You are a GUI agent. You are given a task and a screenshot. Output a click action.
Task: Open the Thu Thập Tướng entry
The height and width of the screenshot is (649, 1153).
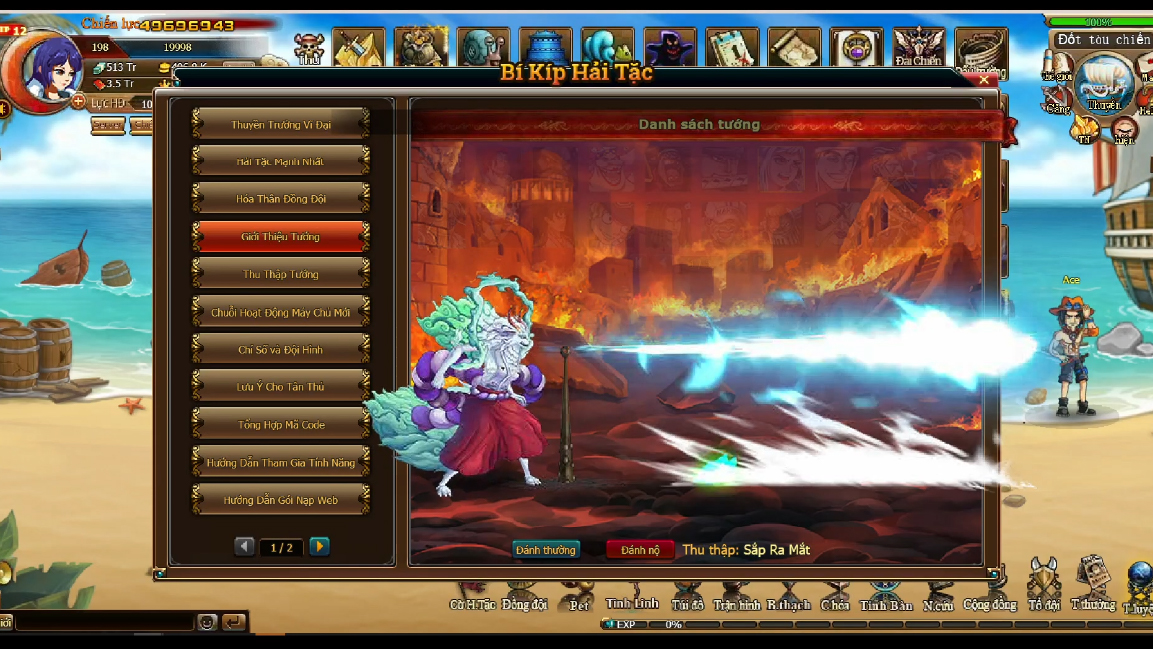281,274
